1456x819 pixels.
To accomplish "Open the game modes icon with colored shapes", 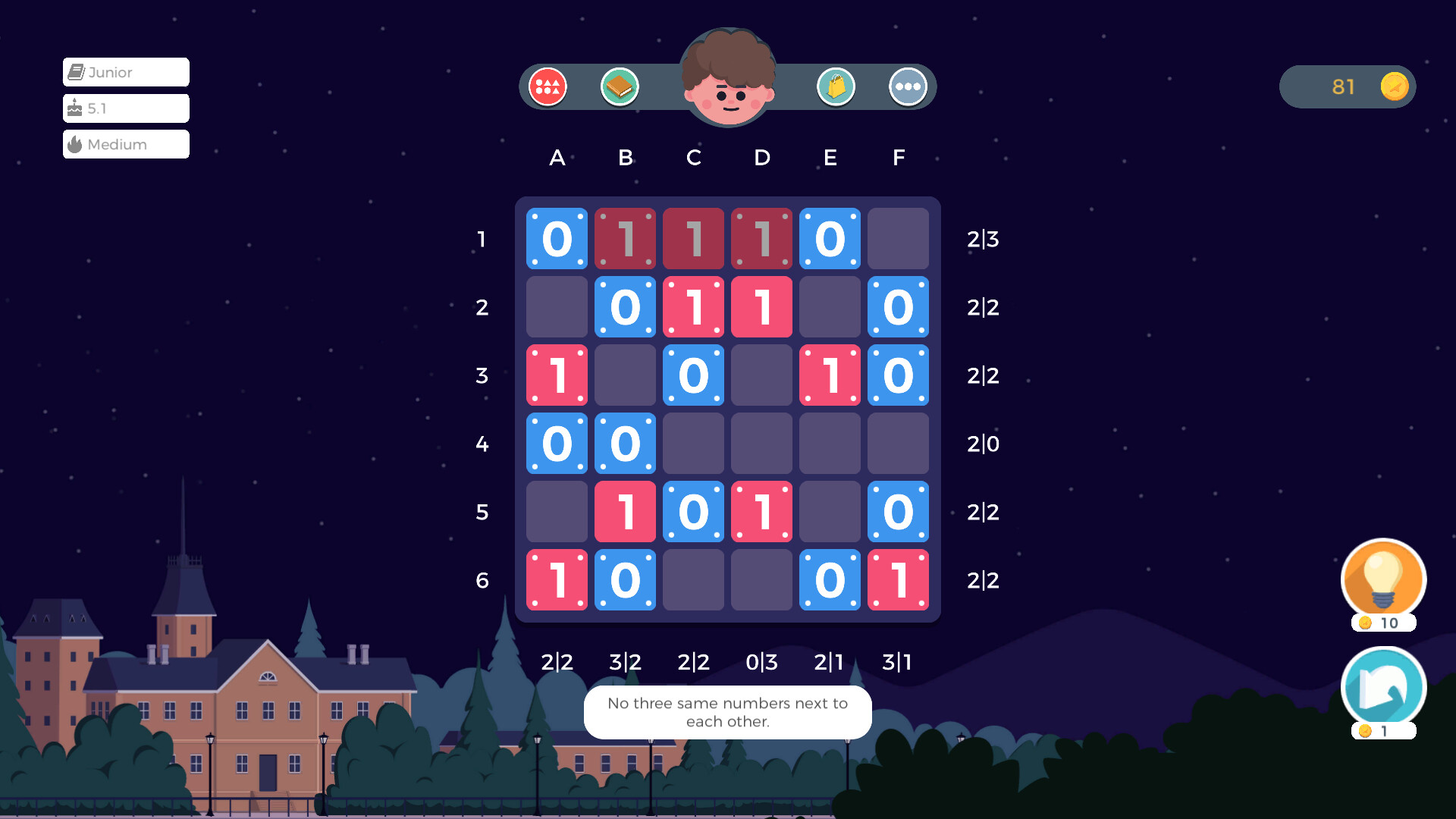I will click(x=548, y=86).
